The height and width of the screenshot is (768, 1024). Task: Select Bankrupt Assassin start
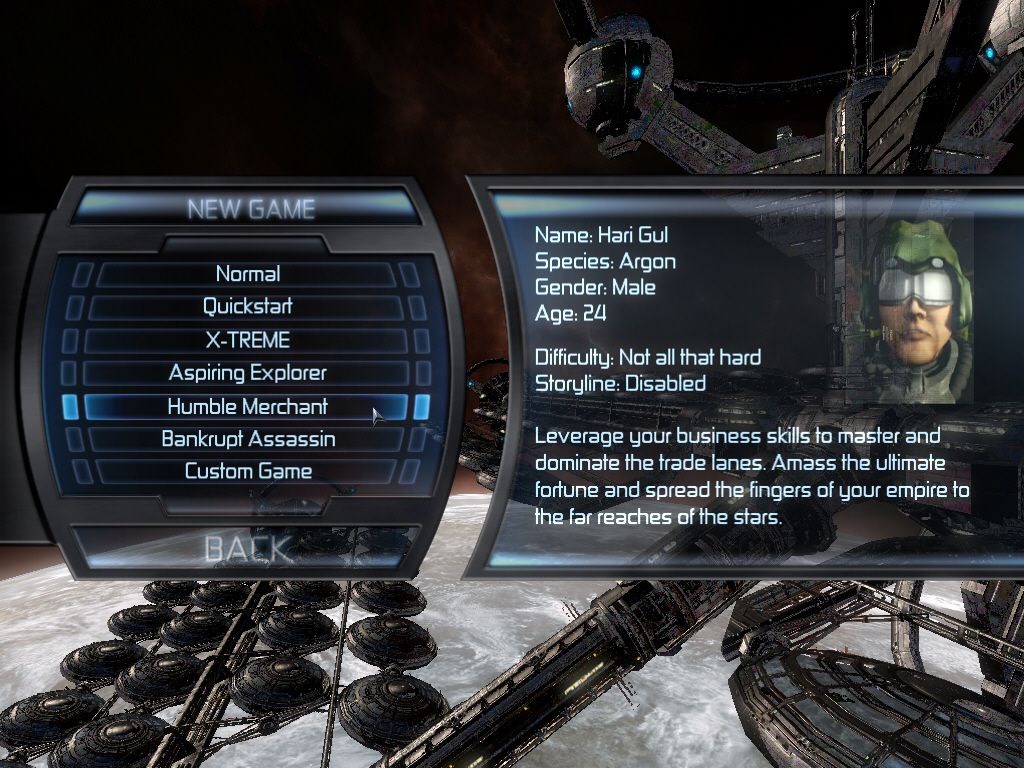coord(248,439)
